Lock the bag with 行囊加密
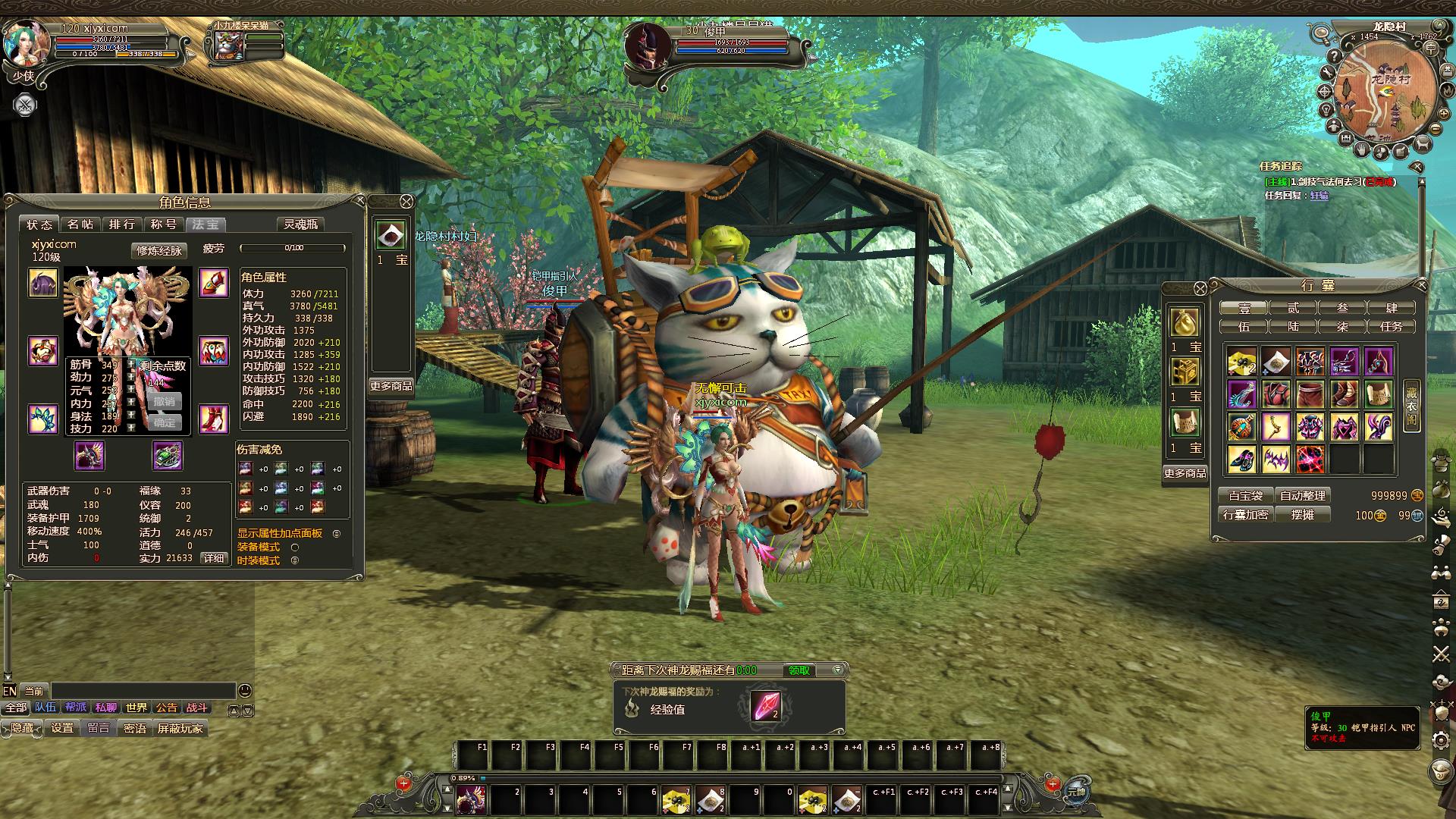 pyautogui.click(x=1245, y=514)
